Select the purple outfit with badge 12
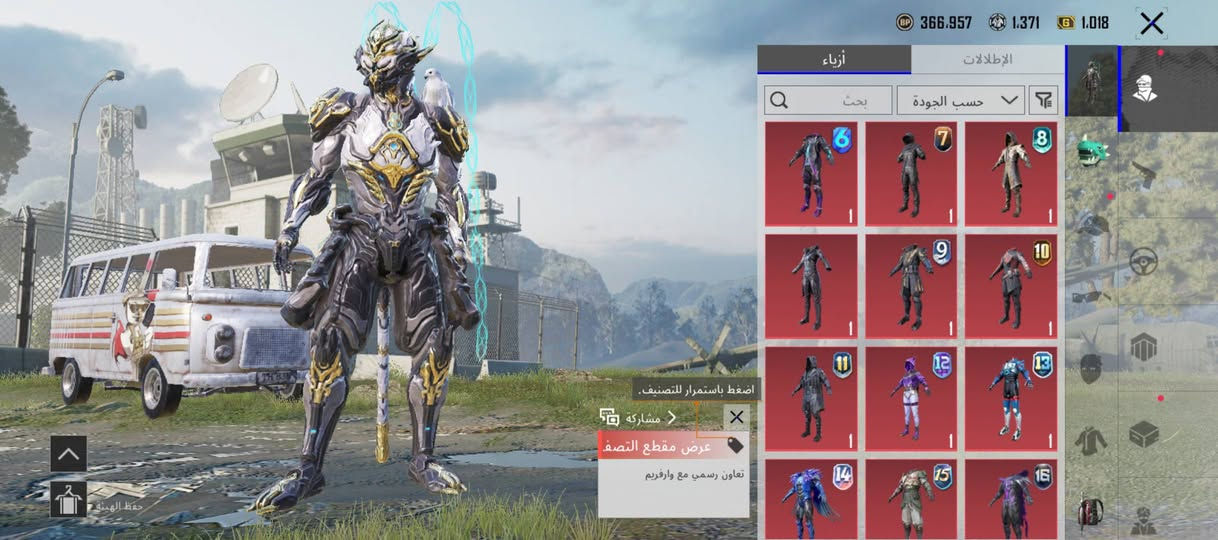The image size is (1218, 540). [x=911, y=398]
